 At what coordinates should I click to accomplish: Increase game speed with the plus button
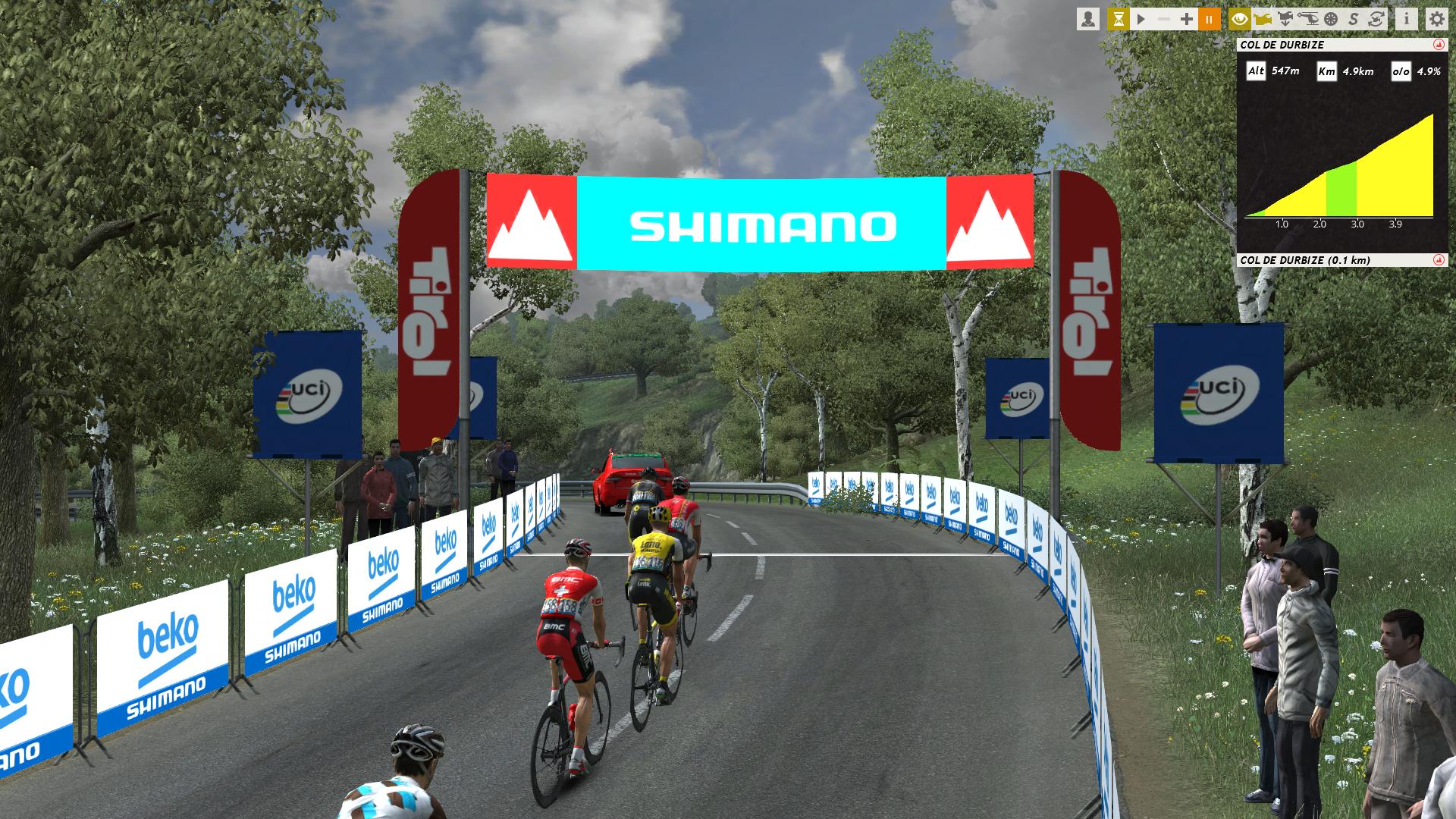click(1187, 19)
